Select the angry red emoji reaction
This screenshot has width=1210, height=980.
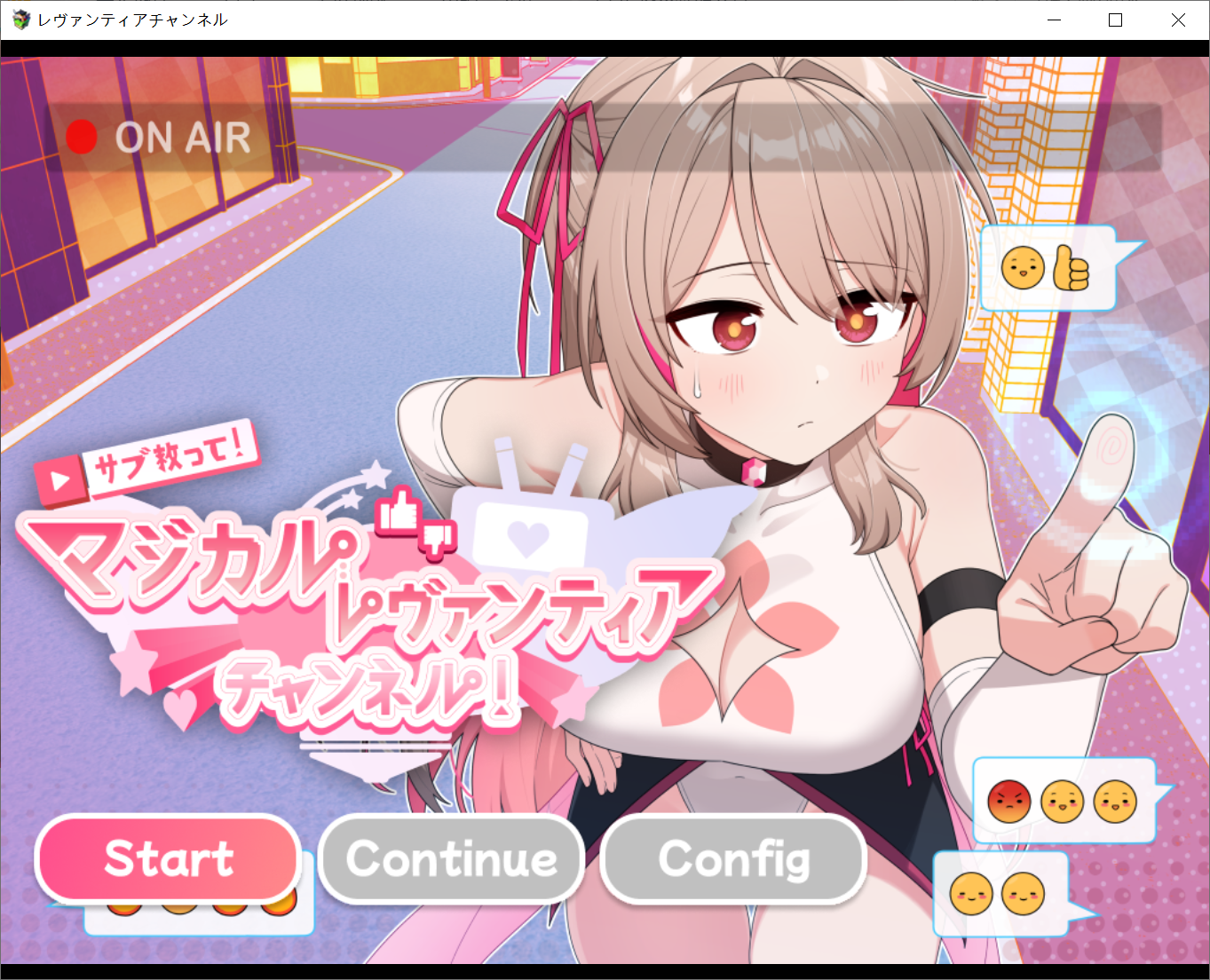(1008, 802)
